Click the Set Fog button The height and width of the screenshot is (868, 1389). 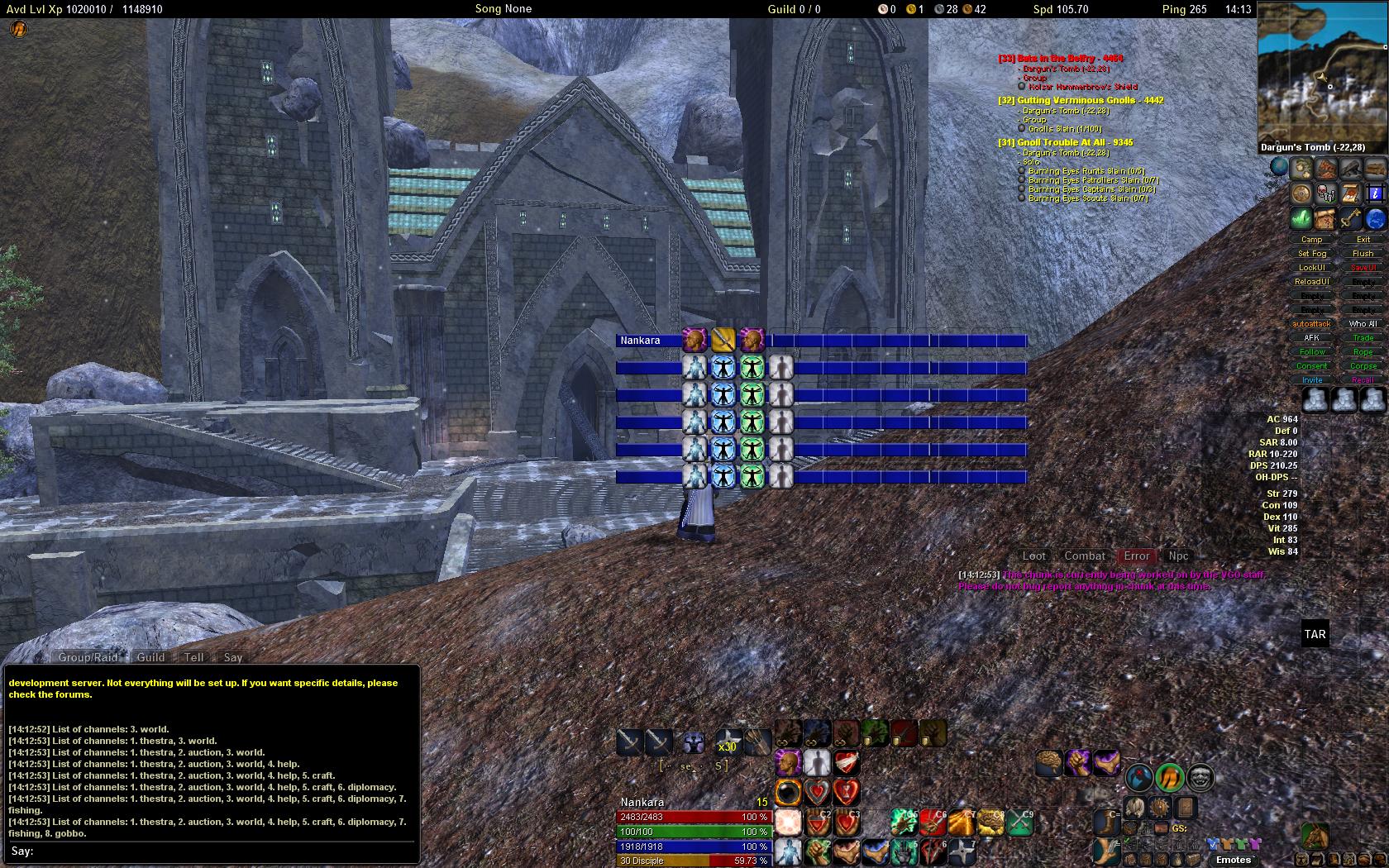1312,254
